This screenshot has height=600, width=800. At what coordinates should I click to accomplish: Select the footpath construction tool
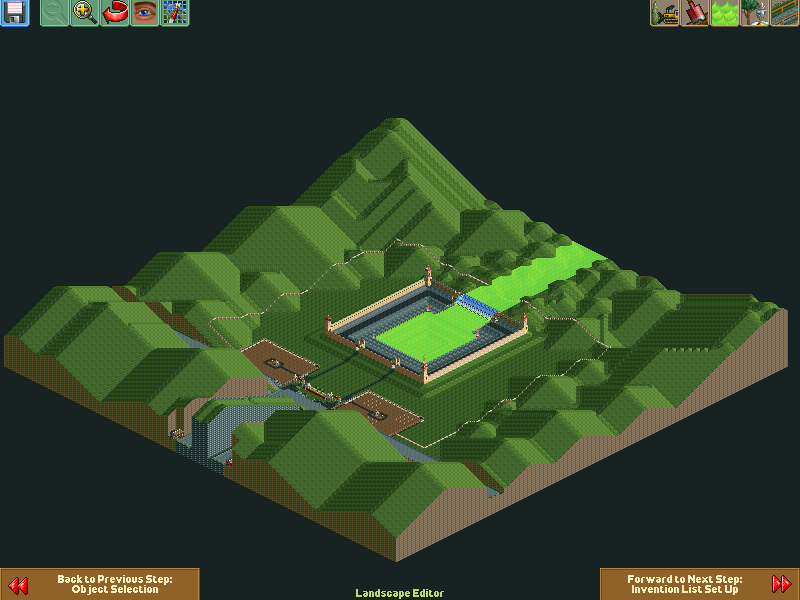785,13
